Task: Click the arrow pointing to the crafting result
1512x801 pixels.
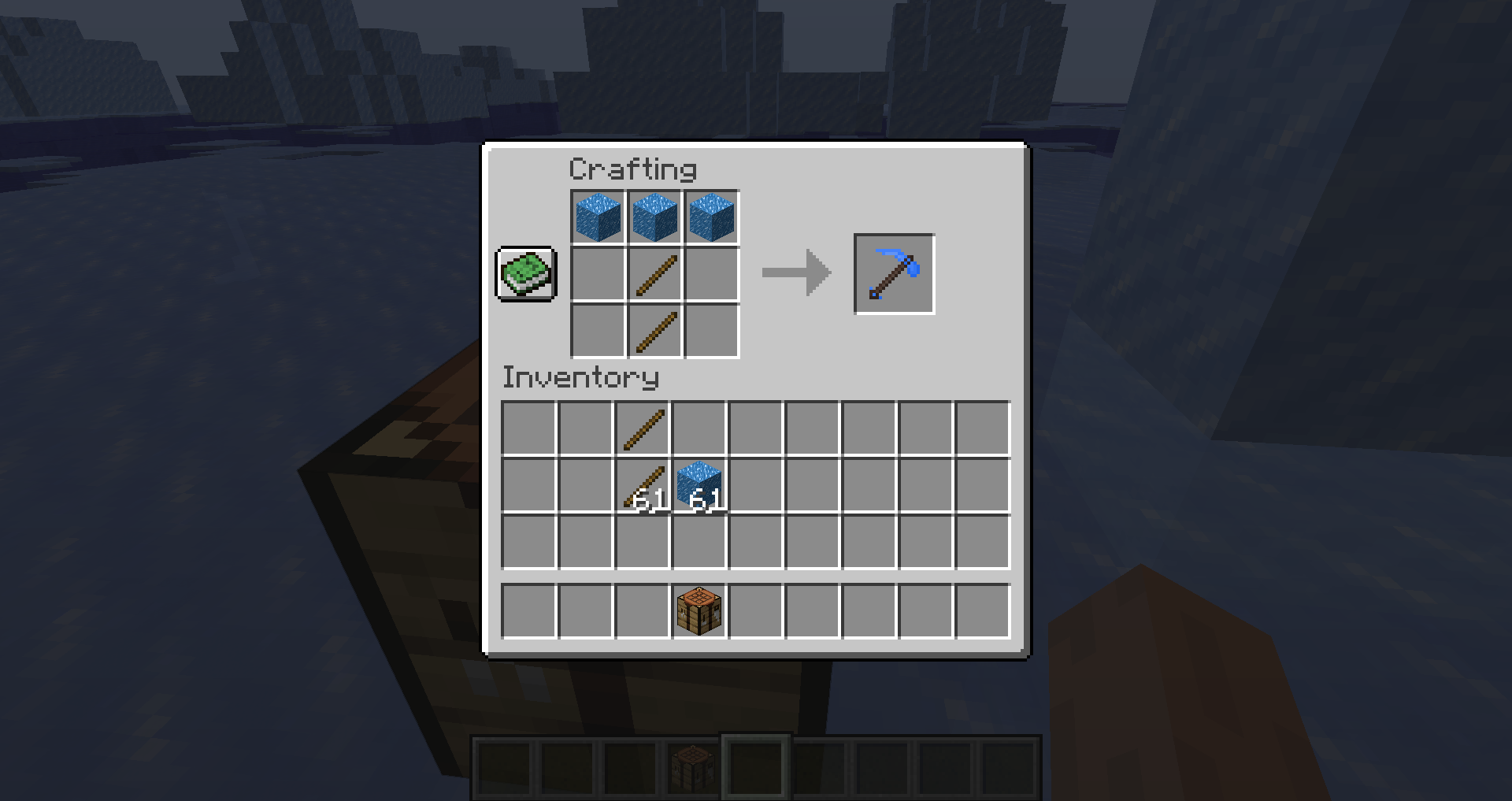Action: [x=795, y=273]
